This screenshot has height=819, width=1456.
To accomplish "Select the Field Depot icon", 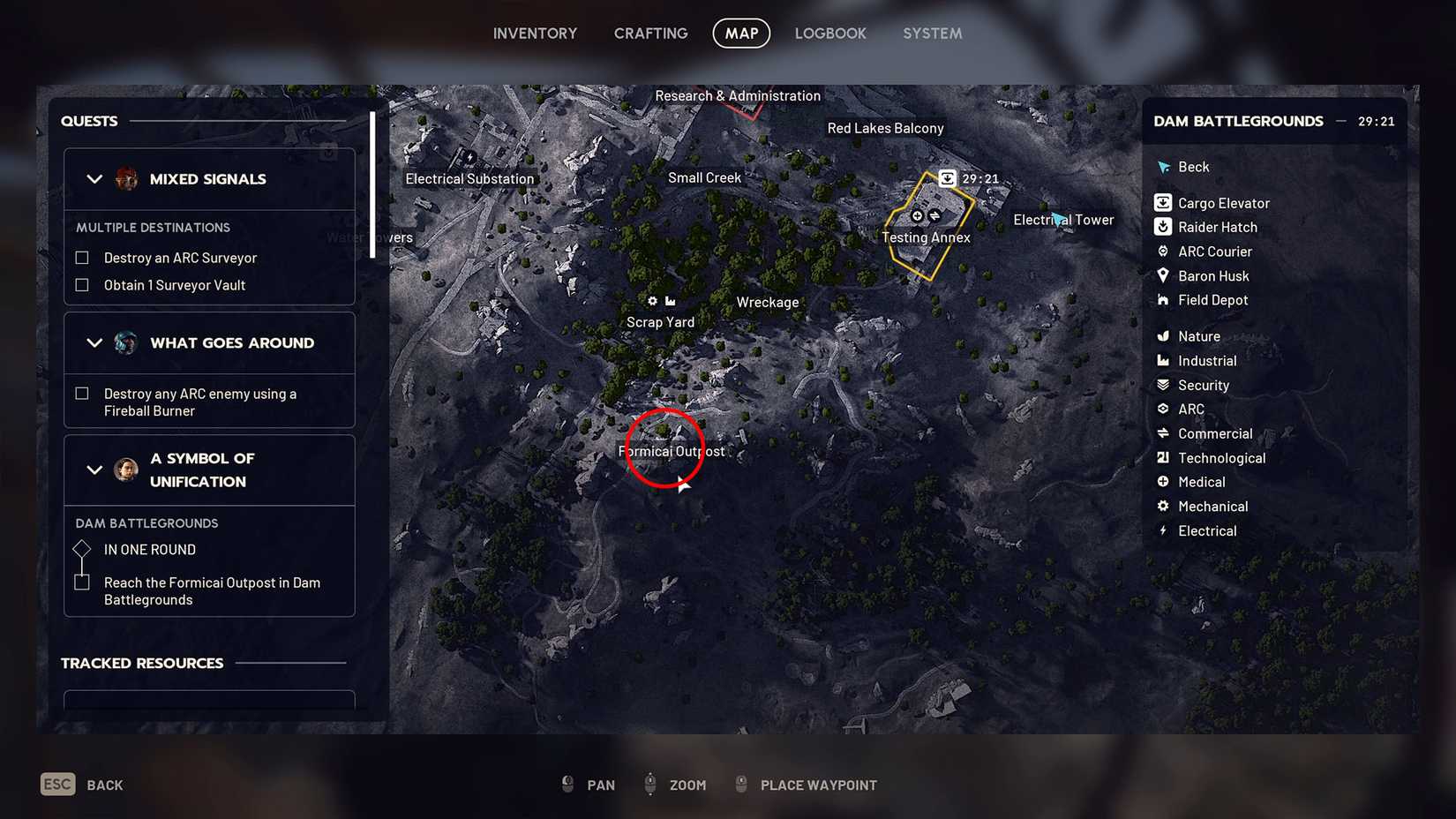I will pos(1163,300).
